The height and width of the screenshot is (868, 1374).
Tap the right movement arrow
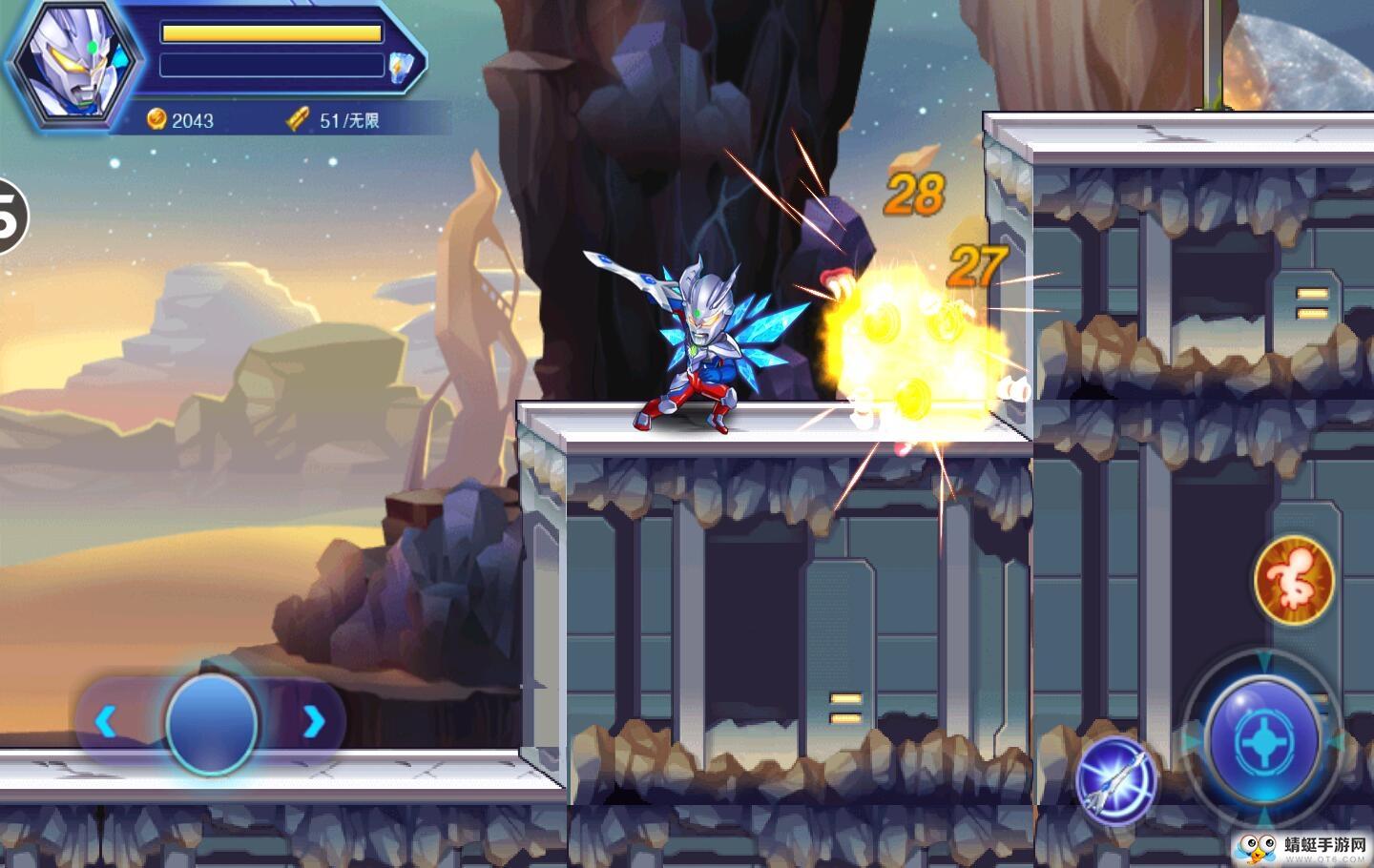pyautogui.click(x=313, y=722)
